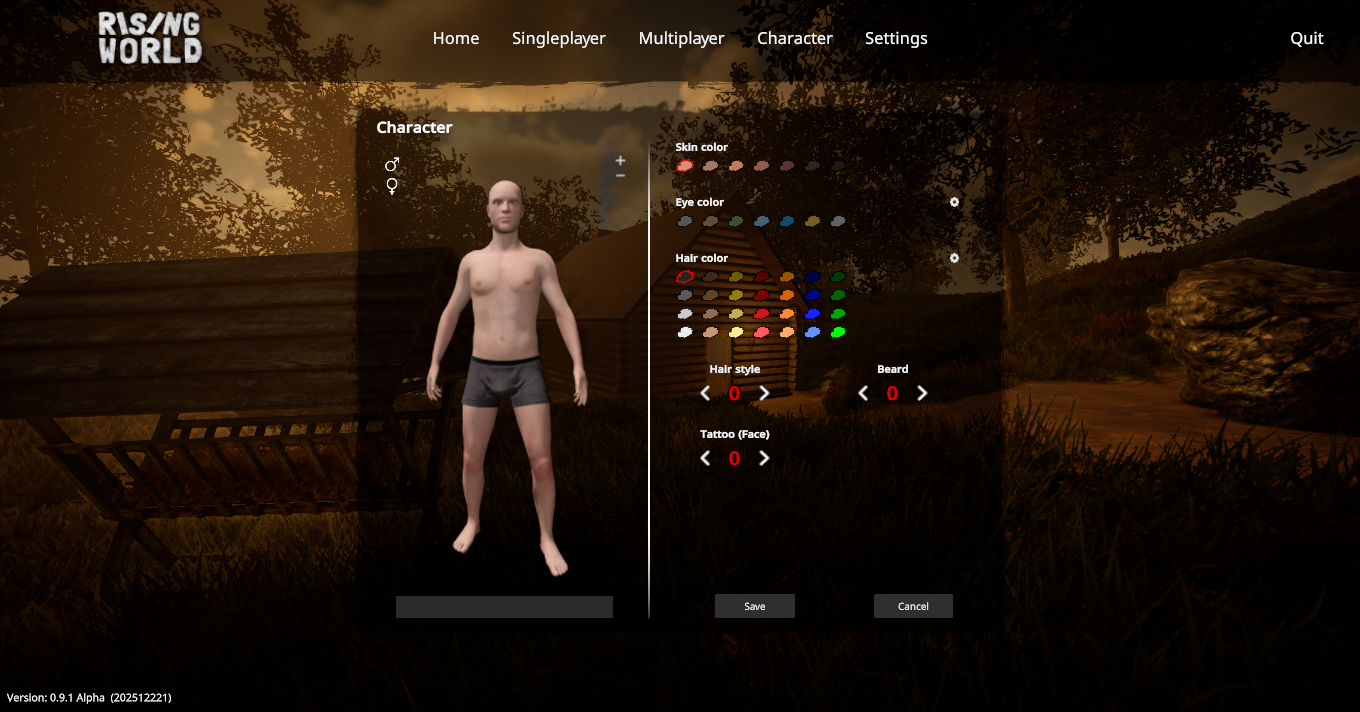Open custom eye color settings gear
Image resolution: width=1360 pixels, height=712 pixels.
tap(954, 202)
